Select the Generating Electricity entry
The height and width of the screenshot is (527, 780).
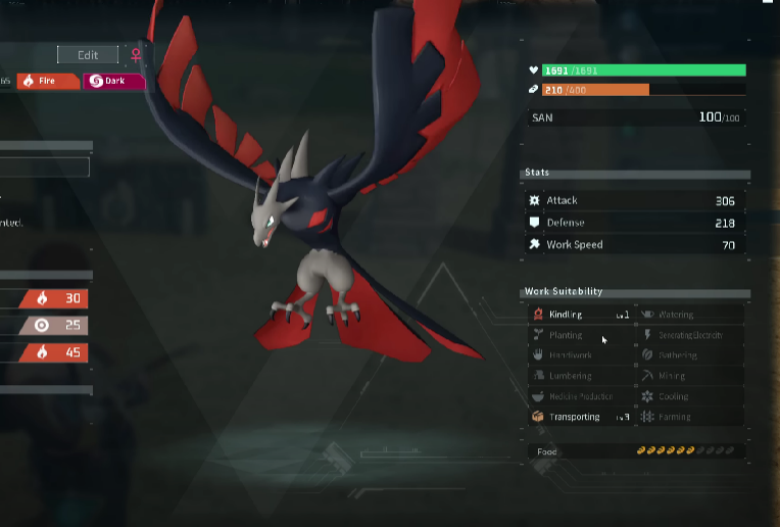pyautogui.click(x=691, y=336)
